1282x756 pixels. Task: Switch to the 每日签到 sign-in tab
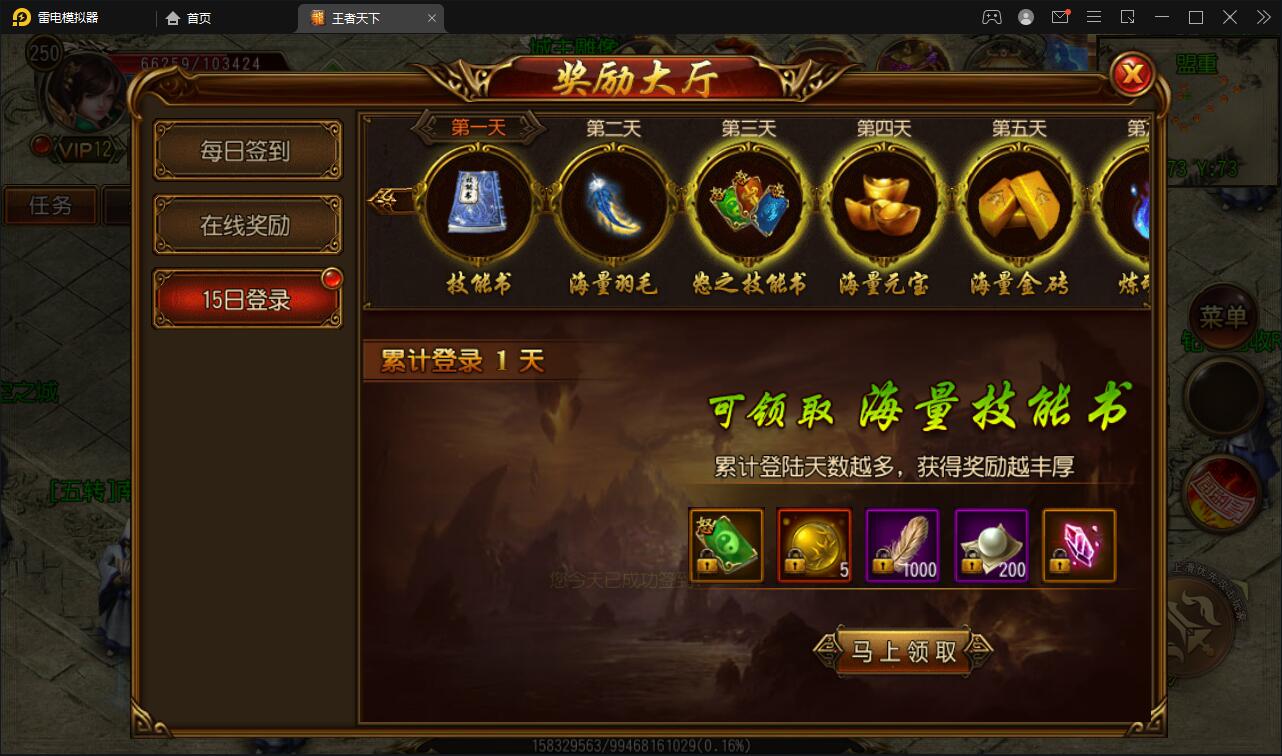[247, 149]
